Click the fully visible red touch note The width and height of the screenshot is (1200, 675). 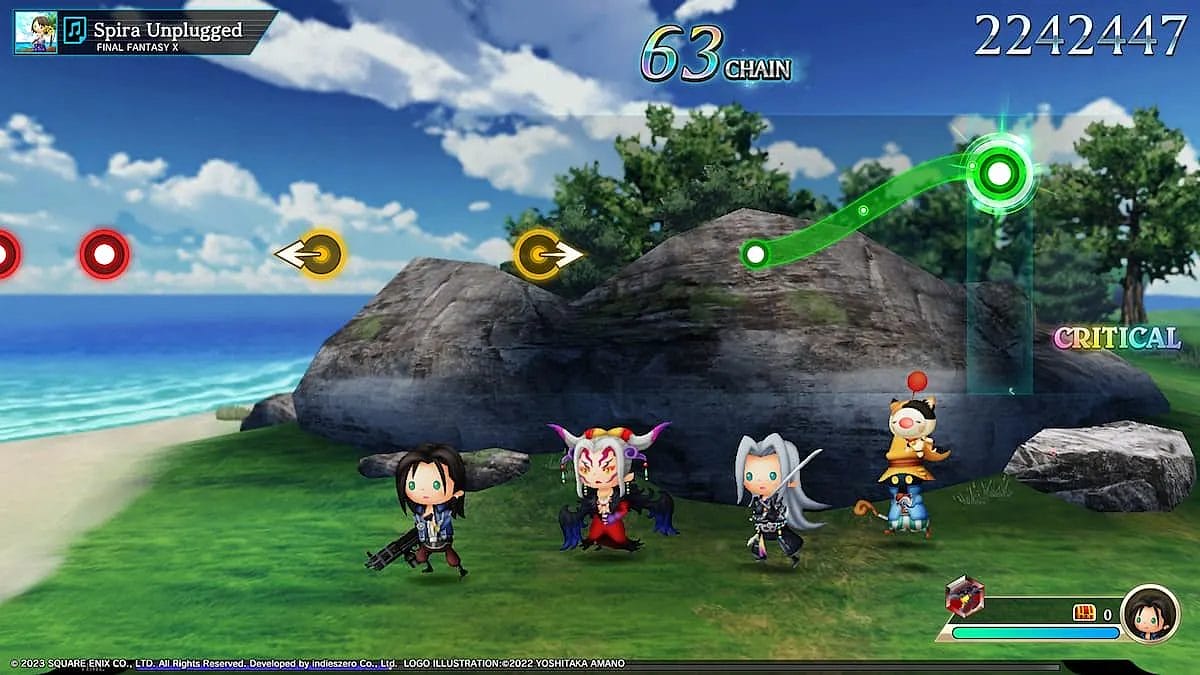(x=104, y=254)
